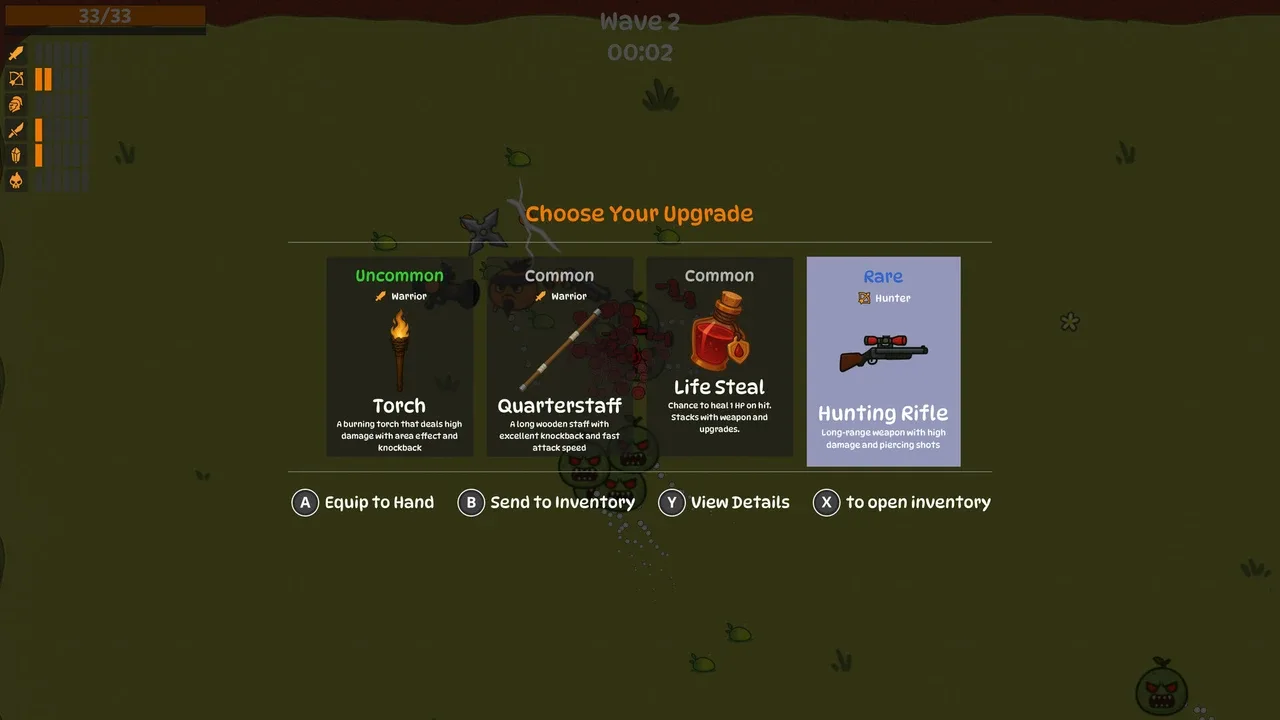Click the Equip to Hand option
The width and height of the screenshot is (1280, 720).
pos(363,502)
